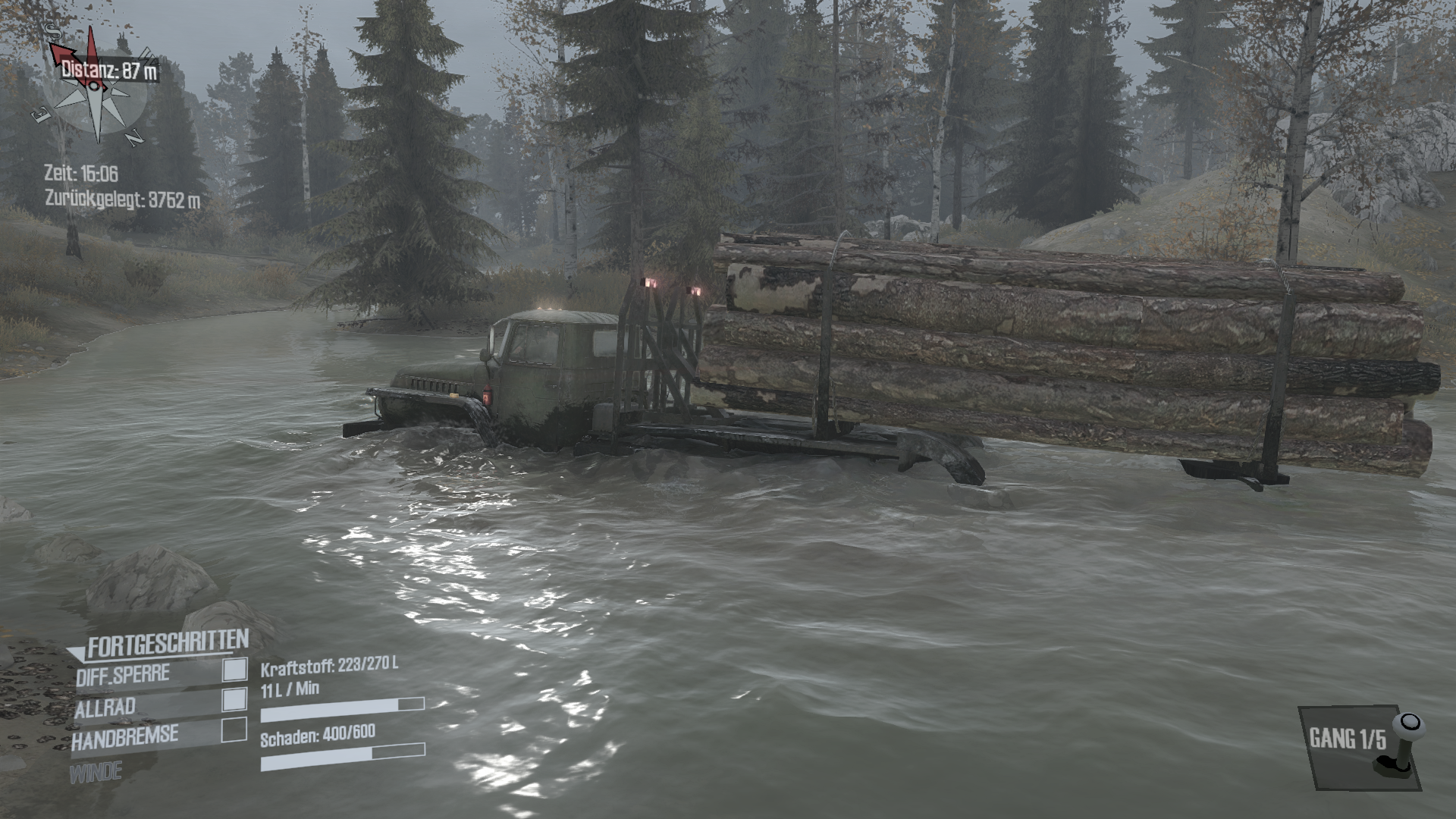Enable the Allrad checkbox
1456x819 pixels.
234,699
